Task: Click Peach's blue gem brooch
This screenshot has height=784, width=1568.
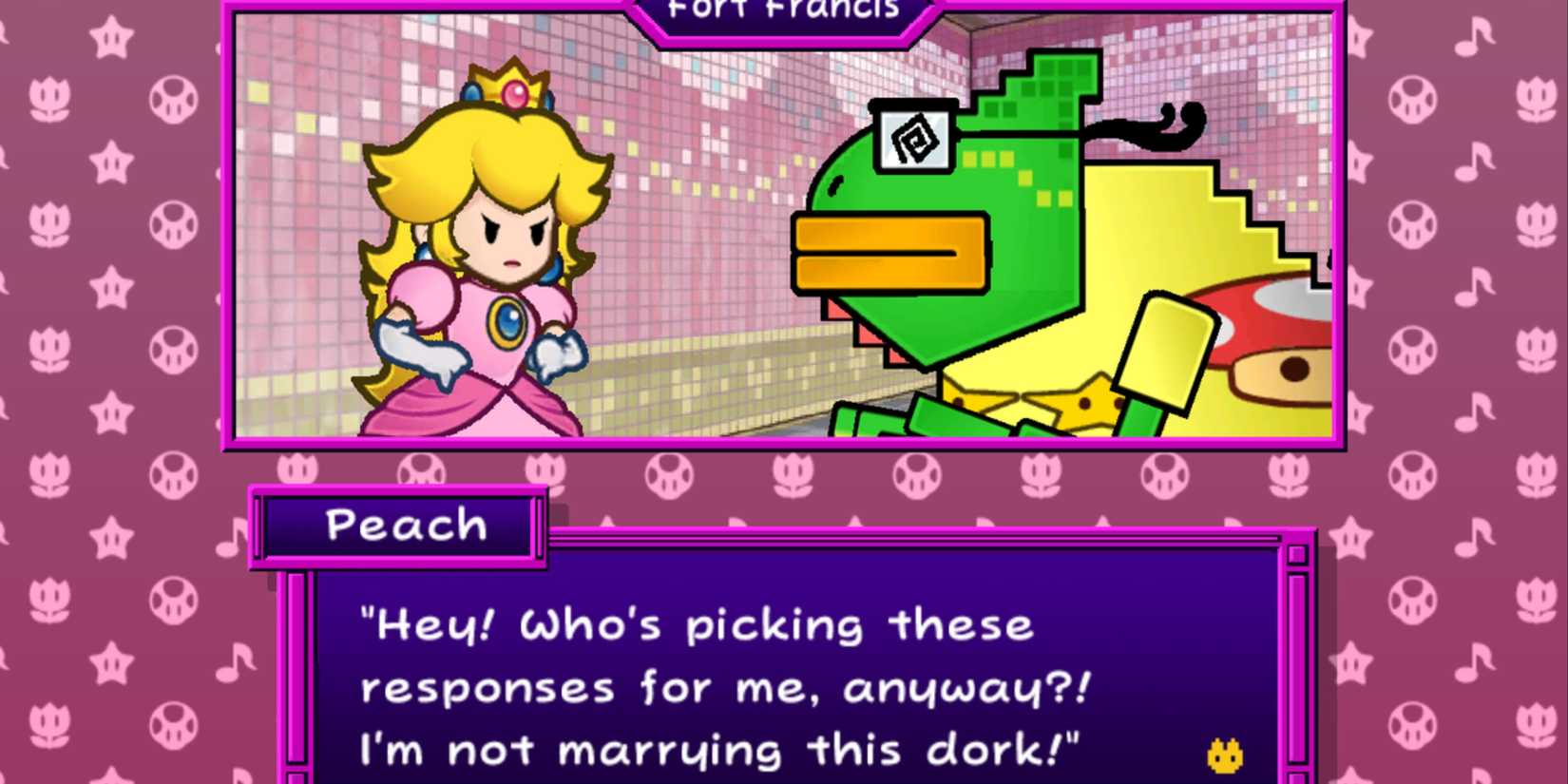Action: point(509,319)
